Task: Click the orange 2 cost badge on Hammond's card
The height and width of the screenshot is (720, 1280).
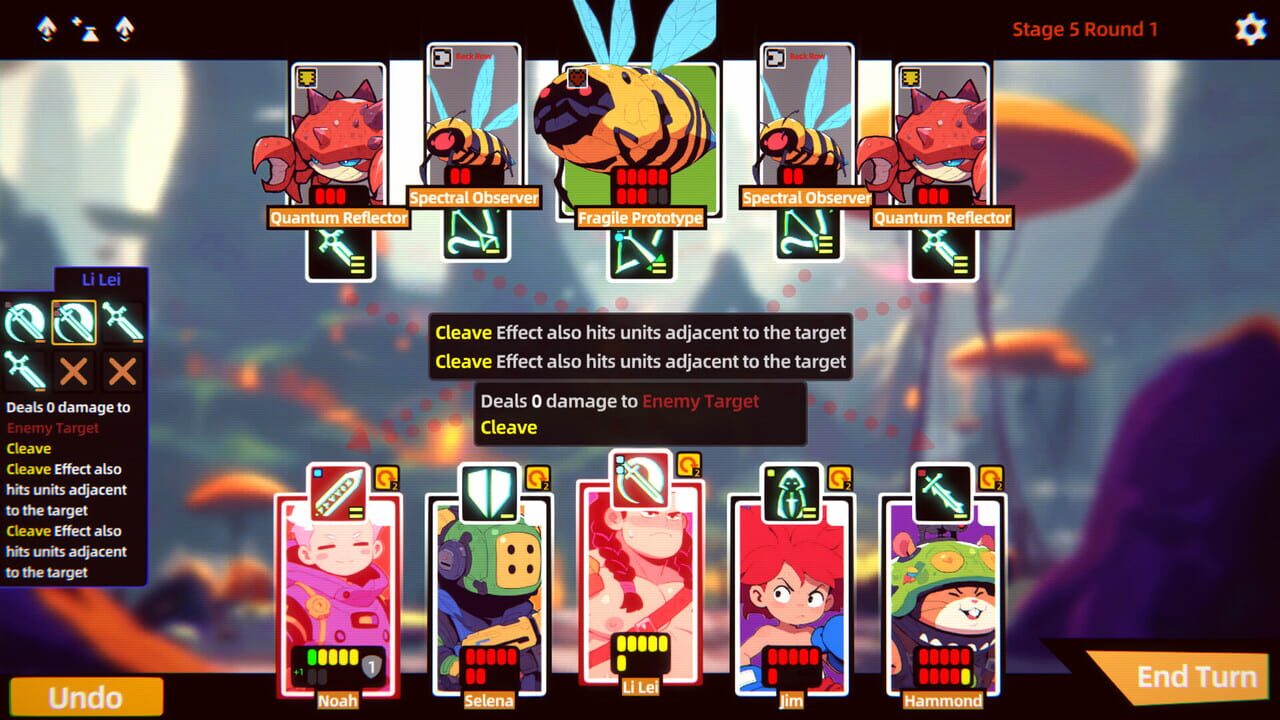Action: point(989,475)
